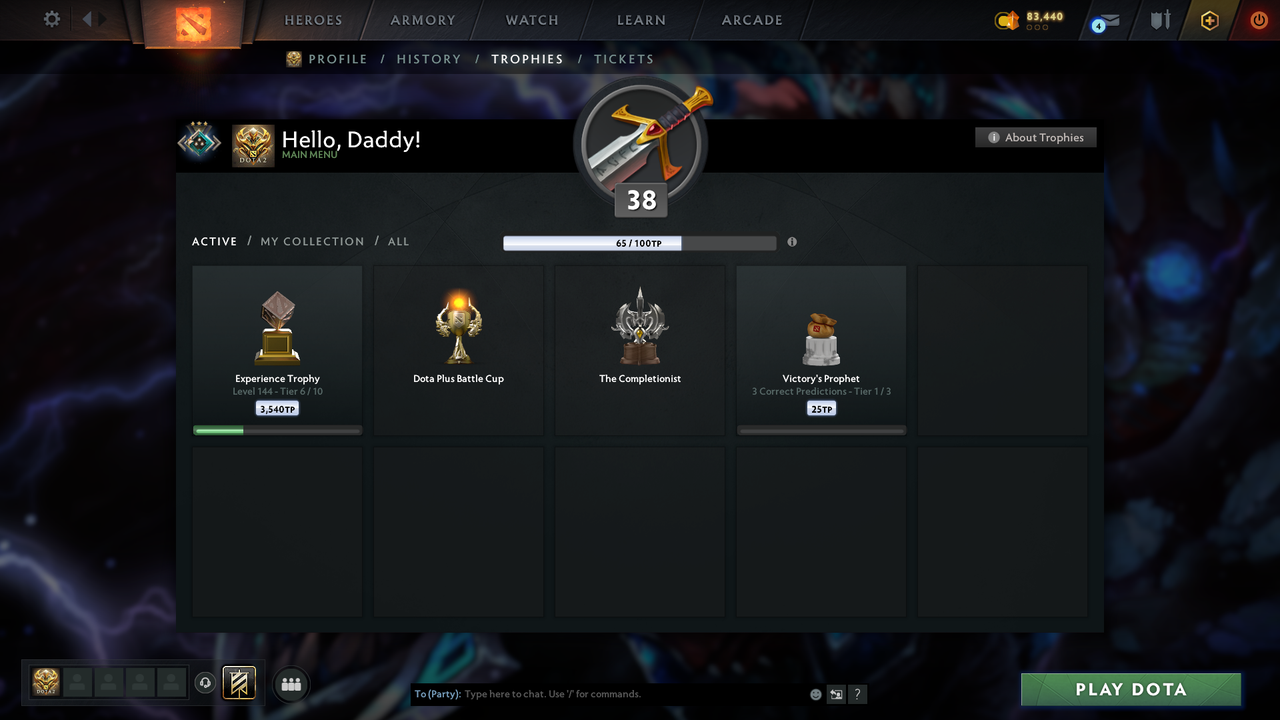Click the shield and sword loadout icon
The width and height of the screenshot is (1280, 720).
tap(1159, 20)
